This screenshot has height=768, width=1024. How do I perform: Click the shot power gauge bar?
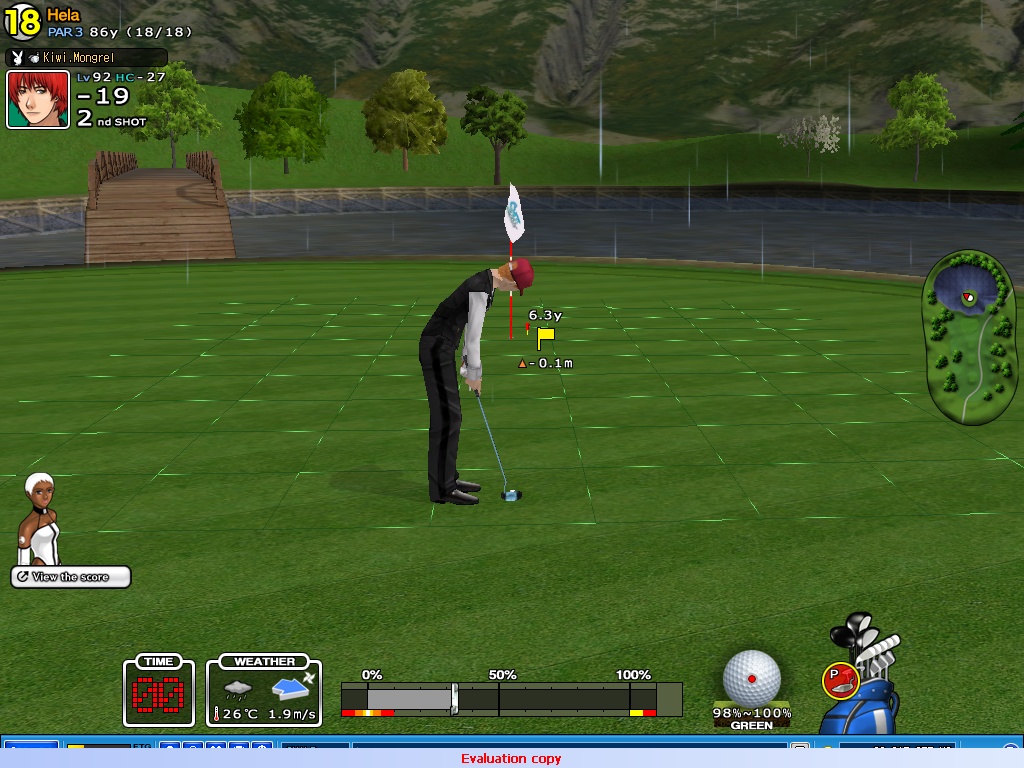(511, 697)
